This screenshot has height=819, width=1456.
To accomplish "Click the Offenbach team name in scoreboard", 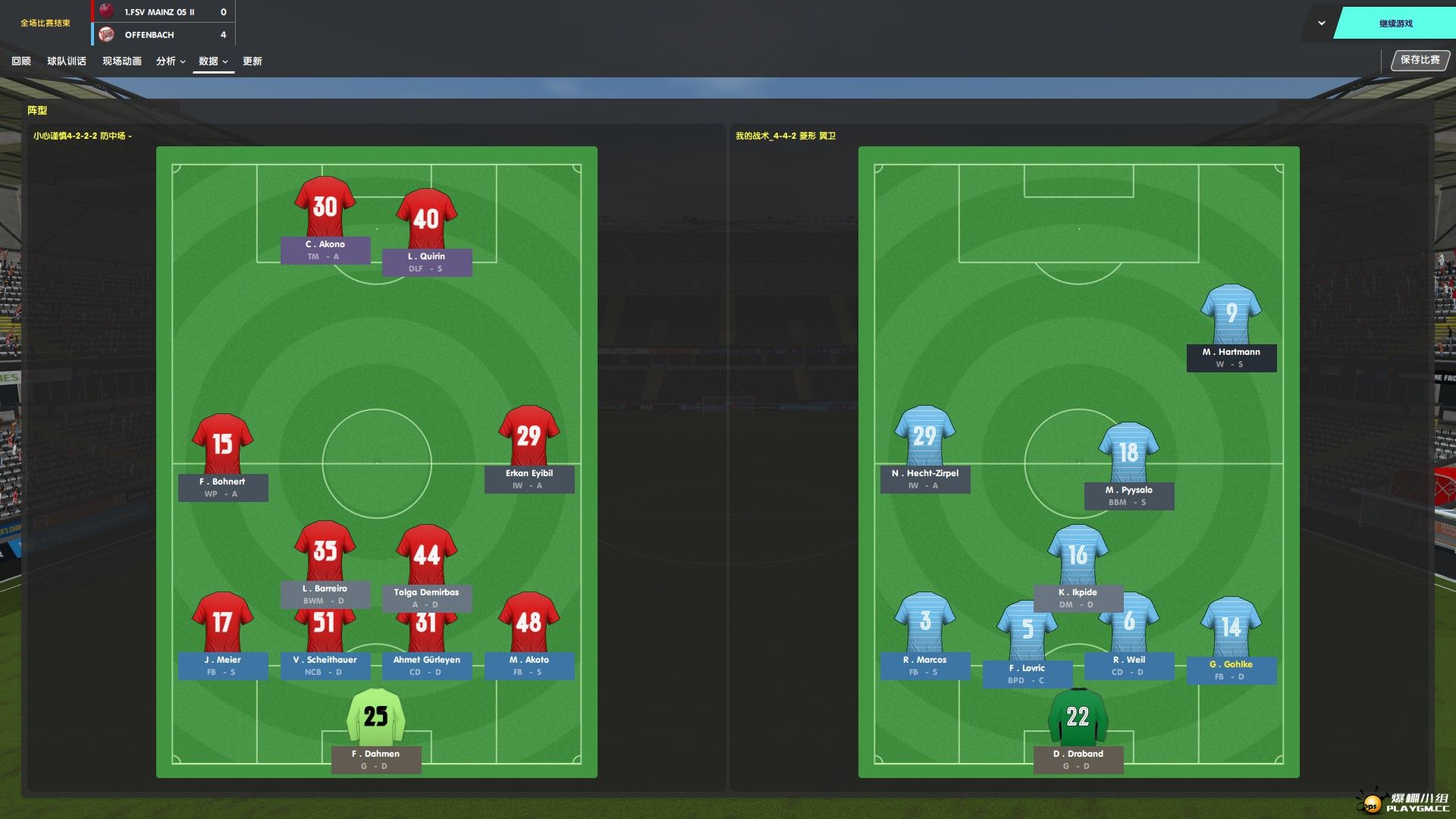I will pos(149,35).
